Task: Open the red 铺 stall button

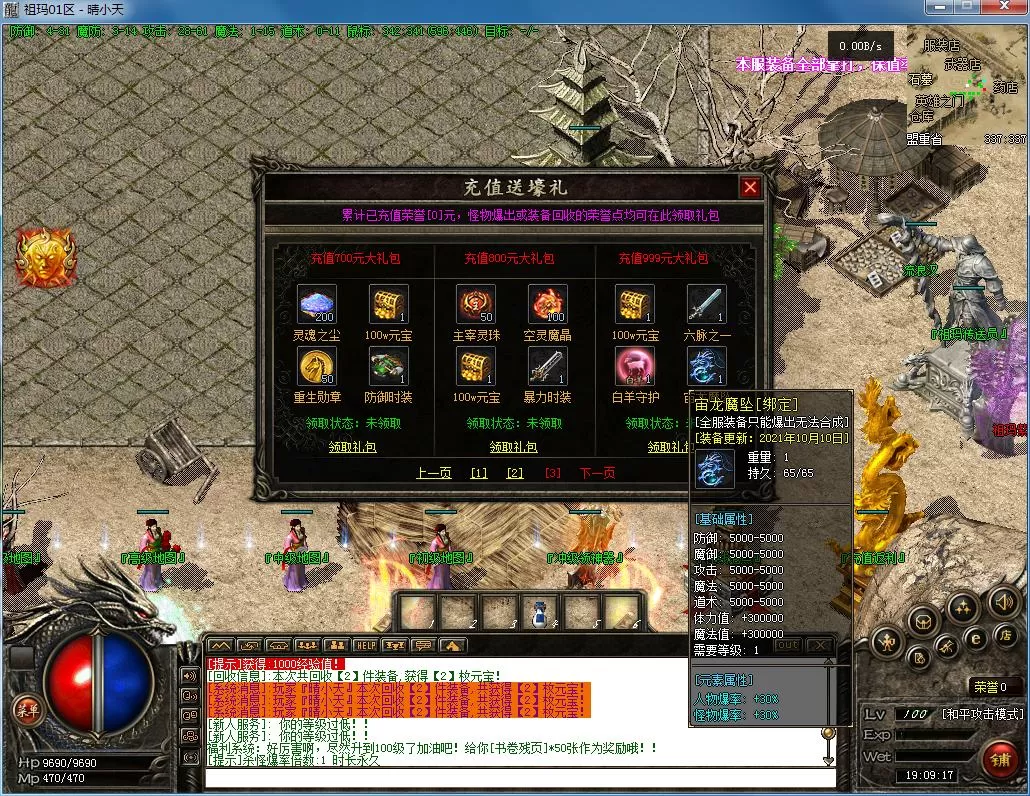Action: coord(999,759)
